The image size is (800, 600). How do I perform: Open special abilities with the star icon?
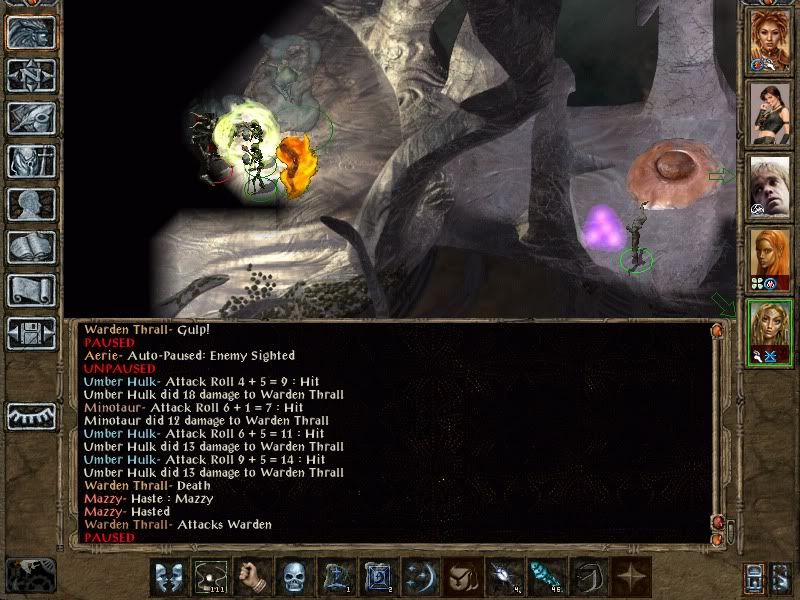629,578
